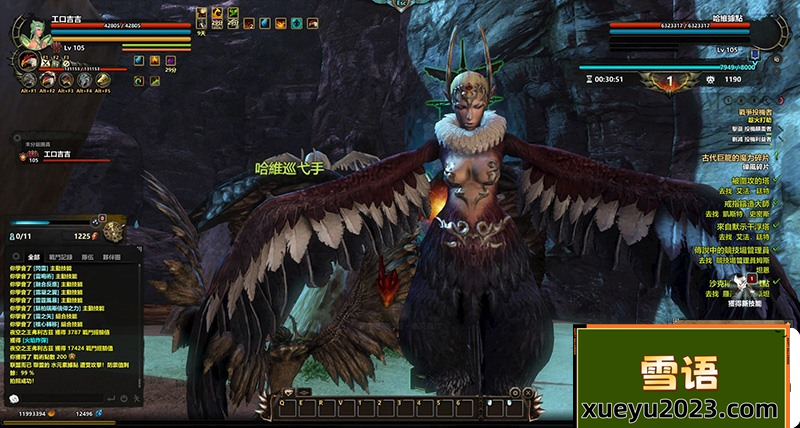Viewport: 800px width, 428px height.
Task: Switch to the 全部 chat tab
Action: 34,257
